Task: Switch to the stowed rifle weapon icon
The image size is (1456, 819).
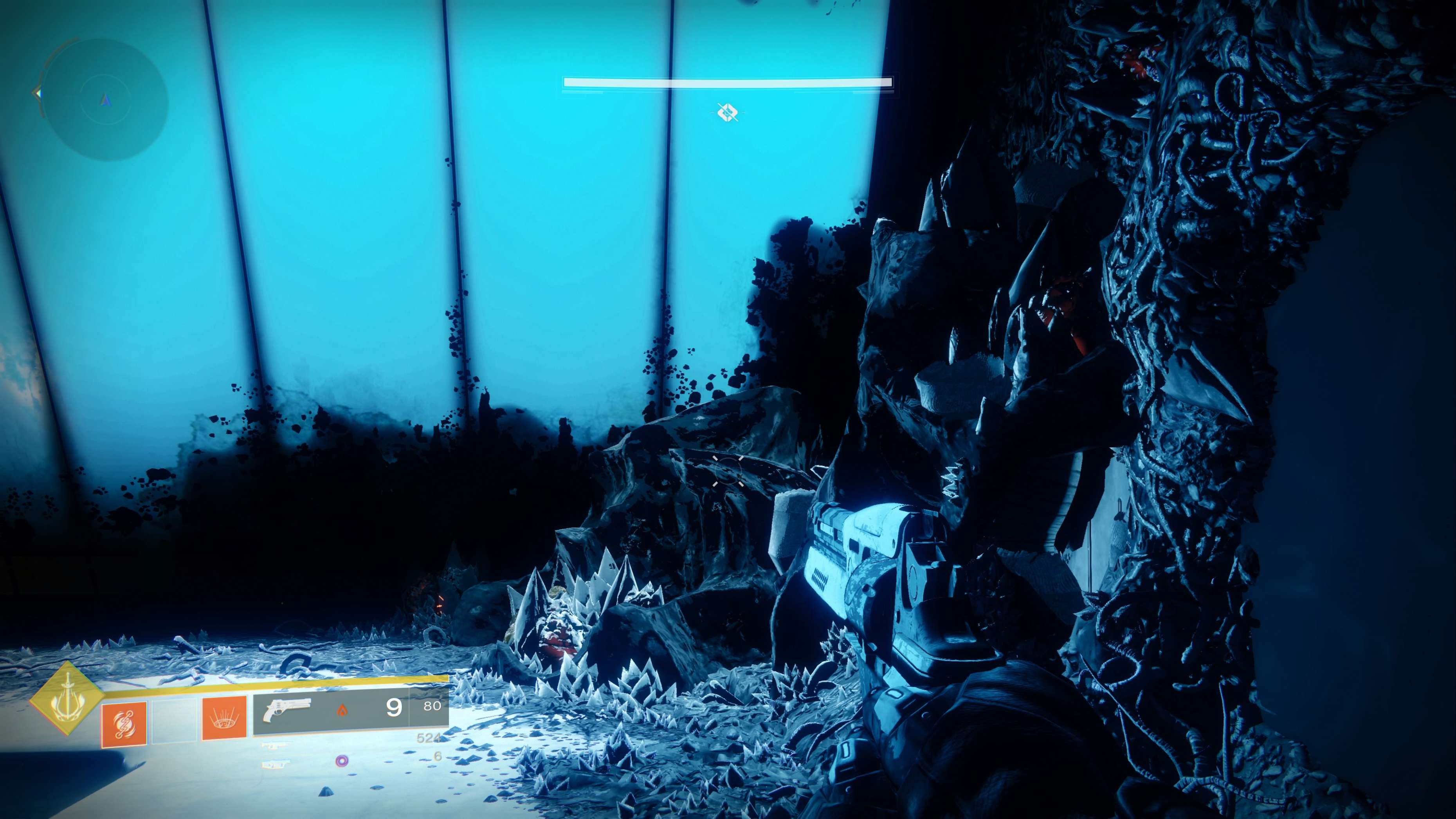Action: pyautogui.click(x=272, y=745)
